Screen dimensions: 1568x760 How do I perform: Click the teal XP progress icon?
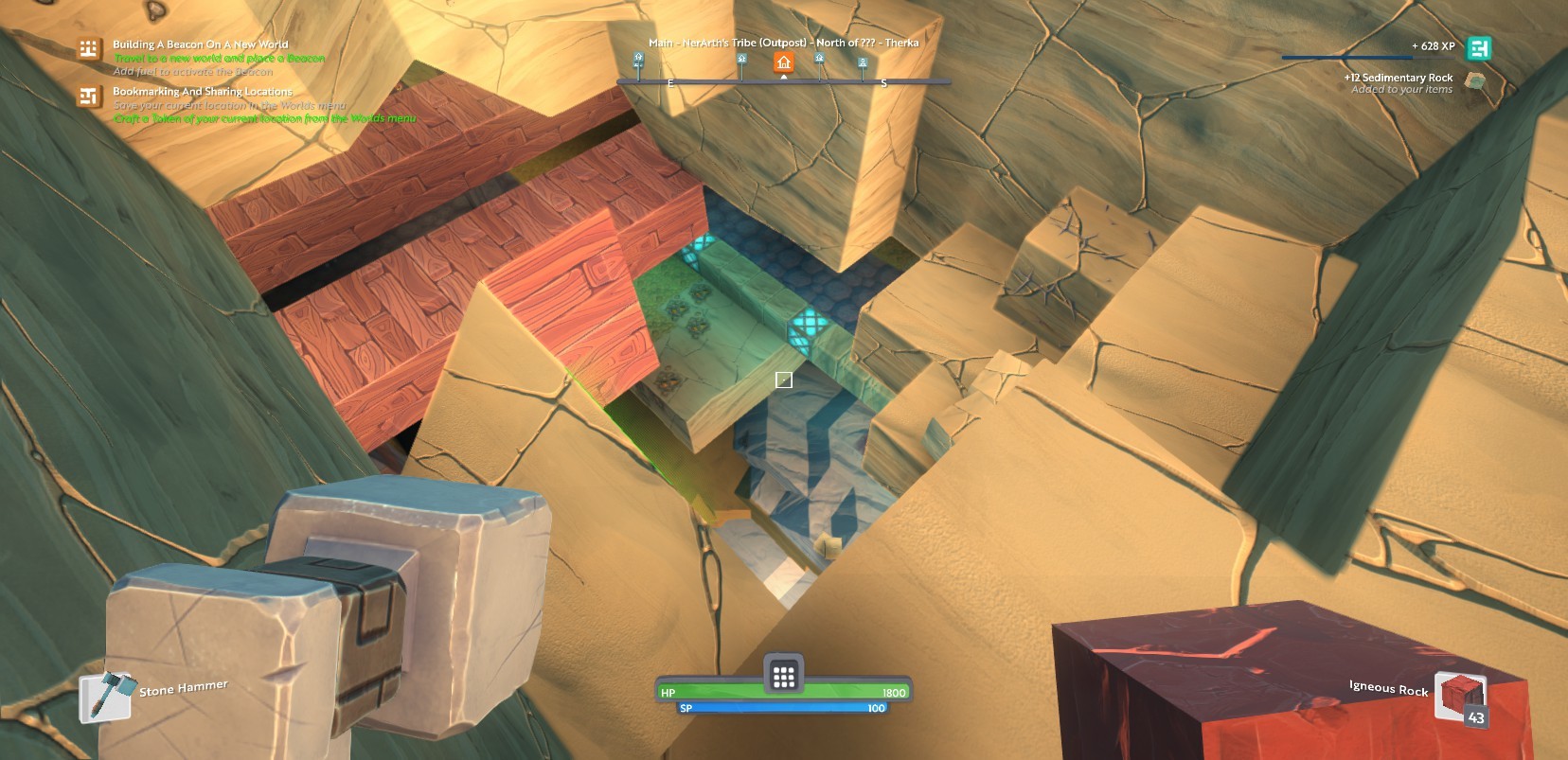pyautogui.click(x=1478, y=48)
